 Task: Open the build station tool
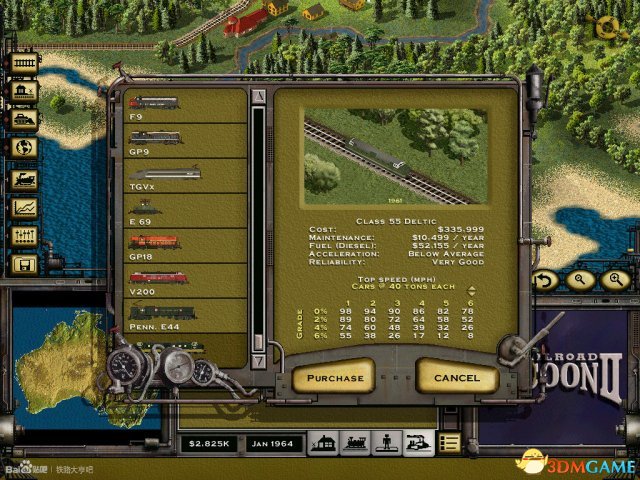click(24, 91)
